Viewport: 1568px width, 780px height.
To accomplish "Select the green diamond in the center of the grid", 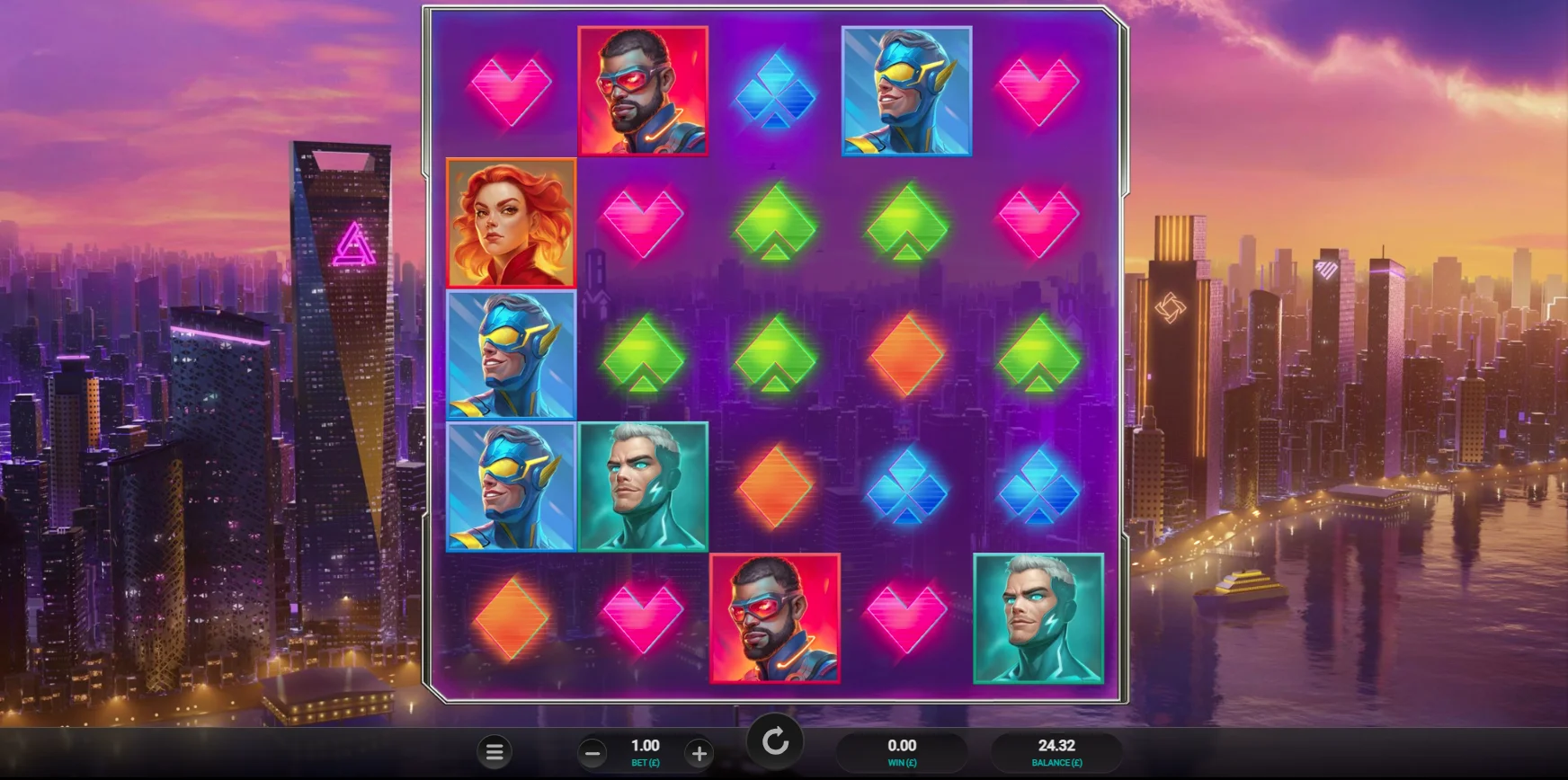I will pos(773,355).
